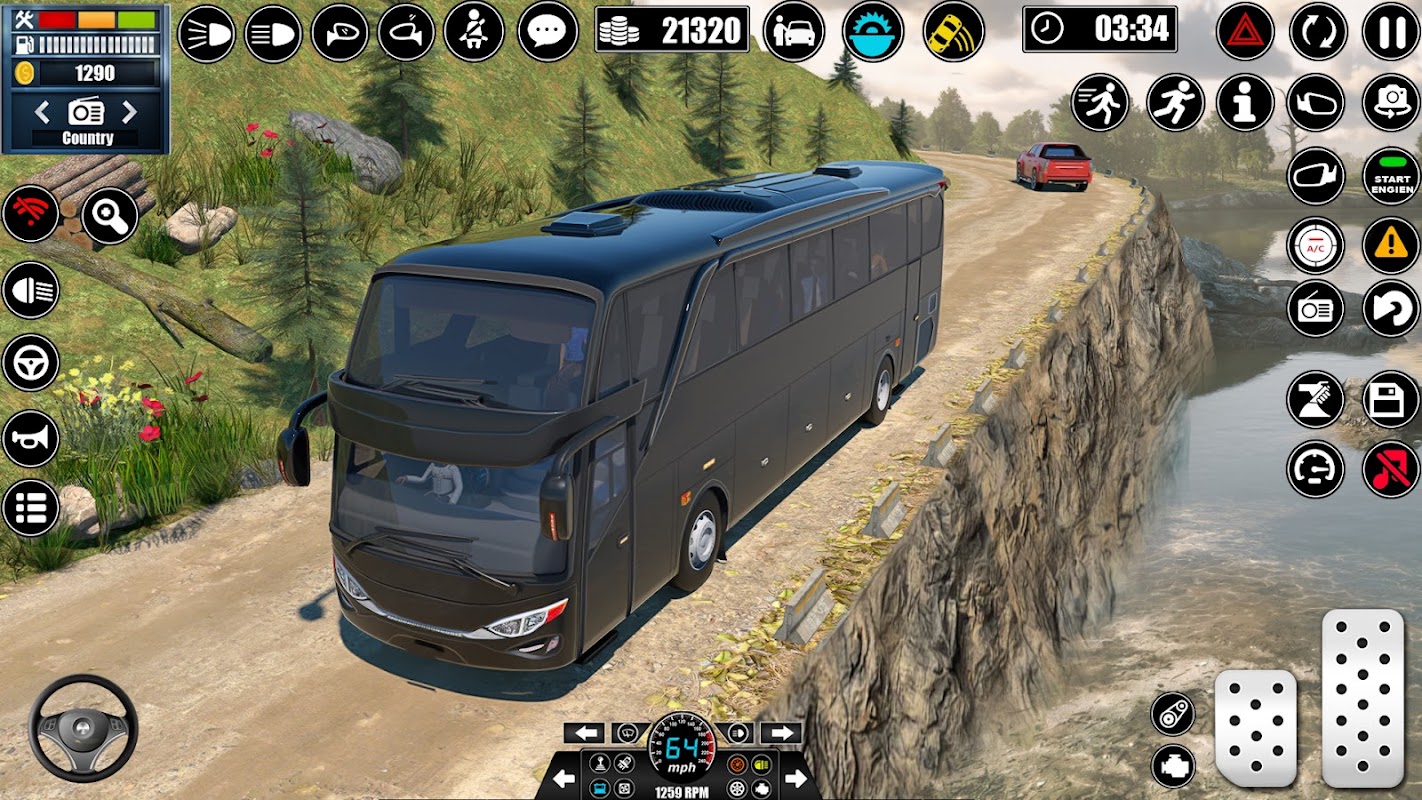Activate the yellow car drift icon
Image resolution: width=1422 pixels, height=800 pixels.
click(953, 32)
